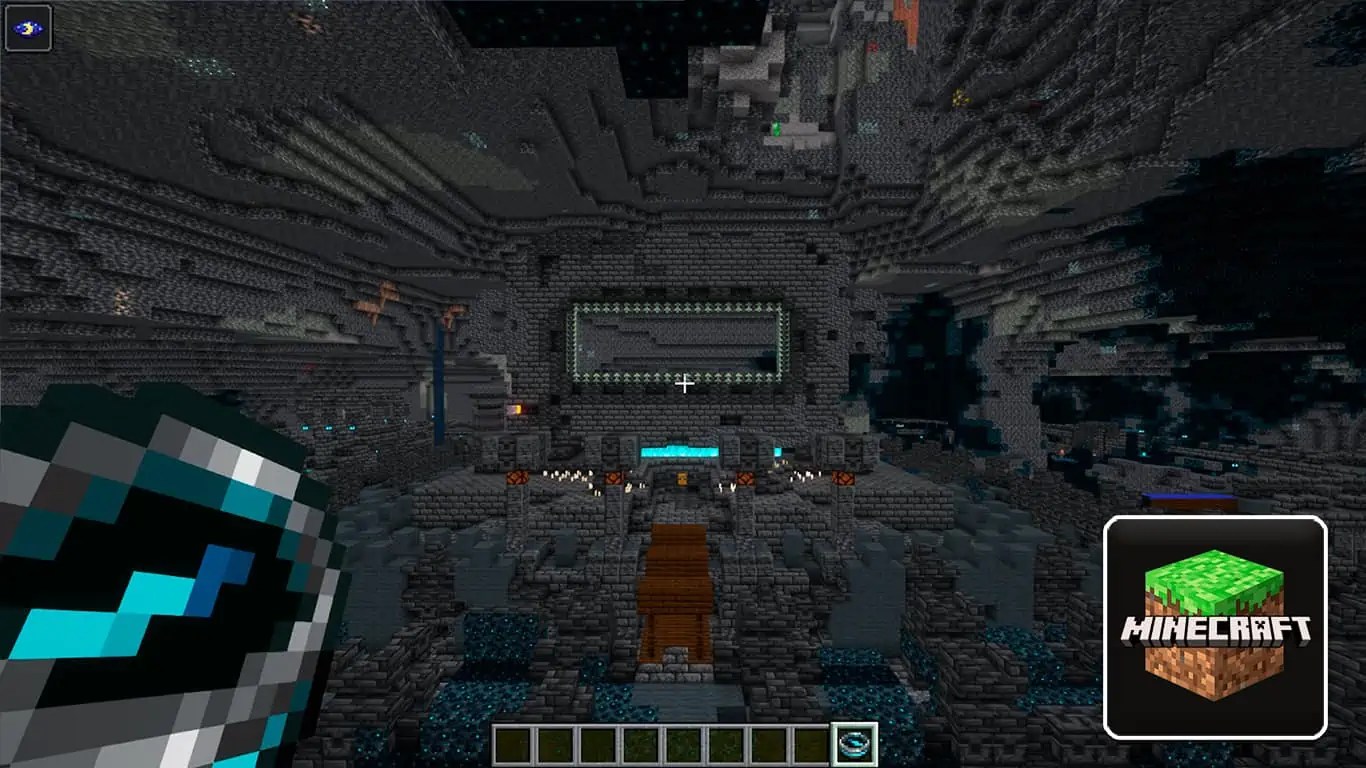This screenshot has height=768, width=1366.
Task: Click the glowing eye icon in the top-left corner
Action: [x=30, y=27]
